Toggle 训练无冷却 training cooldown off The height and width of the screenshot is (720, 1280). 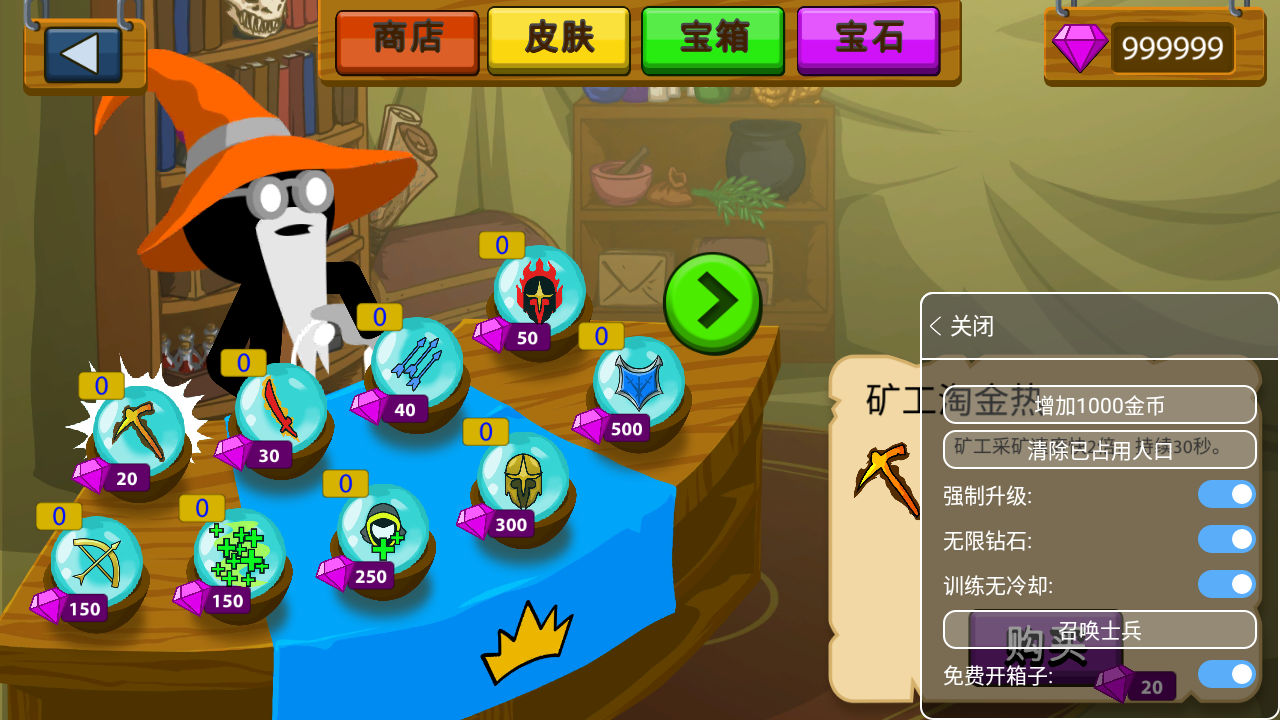[x=1225, y=585]
